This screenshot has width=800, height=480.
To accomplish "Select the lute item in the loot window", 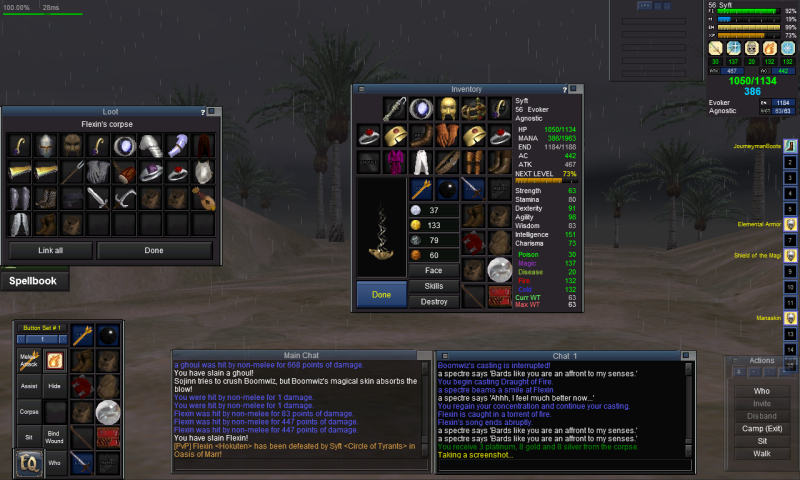I will tap(202, 198).
